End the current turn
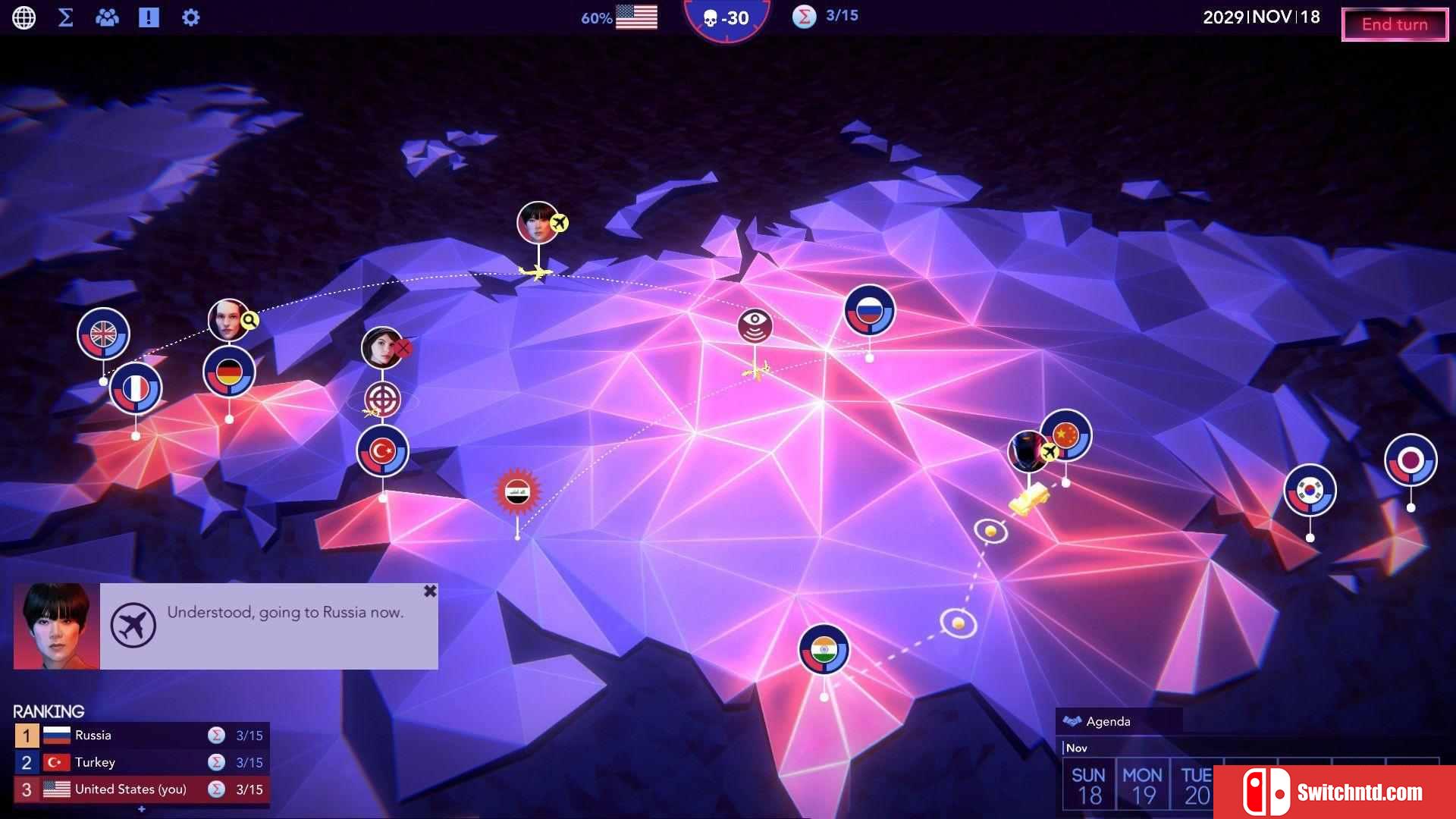The image size is (1456, 819). (x=1394, y=24)
